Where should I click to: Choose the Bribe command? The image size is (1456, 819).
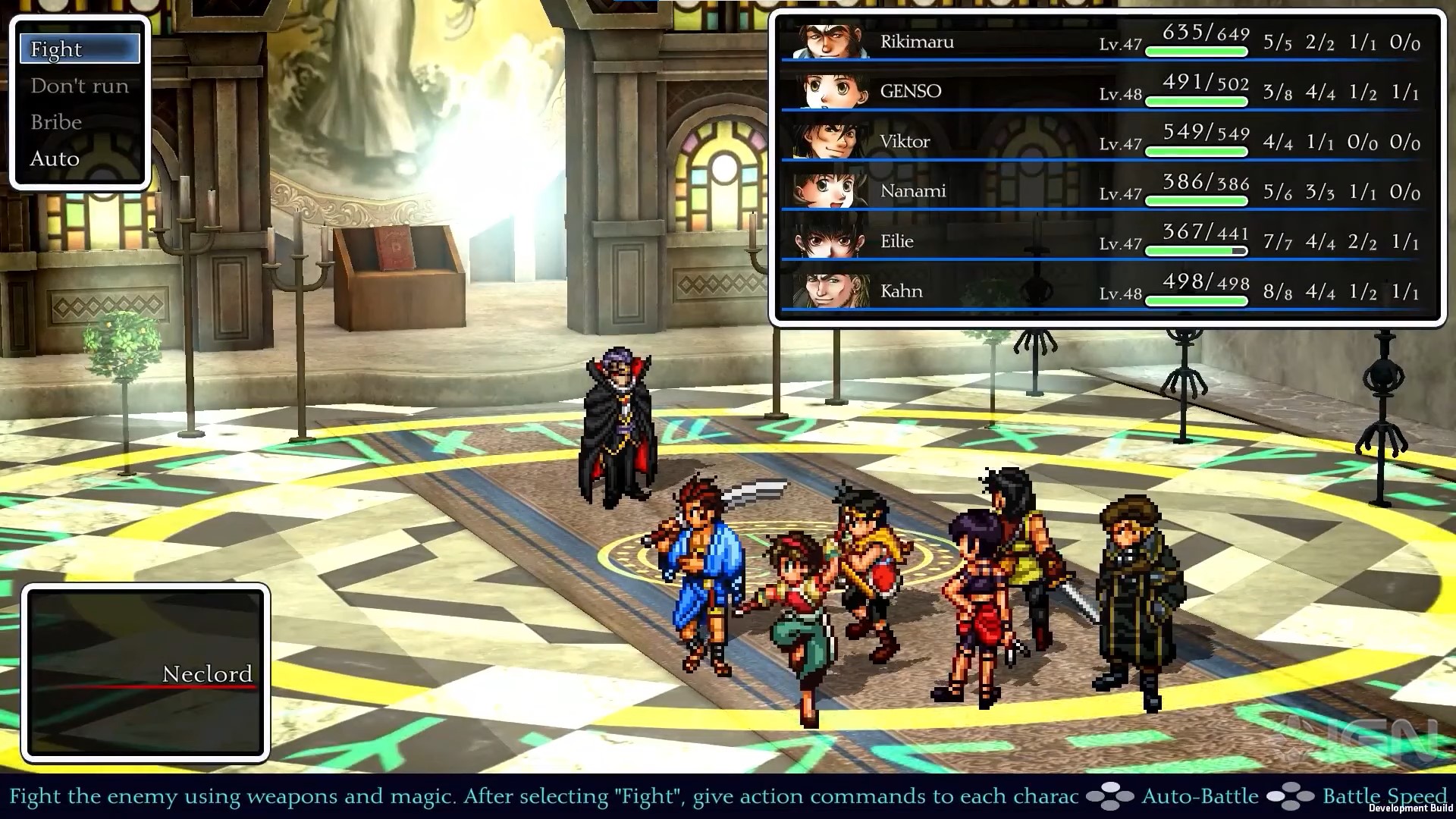point(56,121)
